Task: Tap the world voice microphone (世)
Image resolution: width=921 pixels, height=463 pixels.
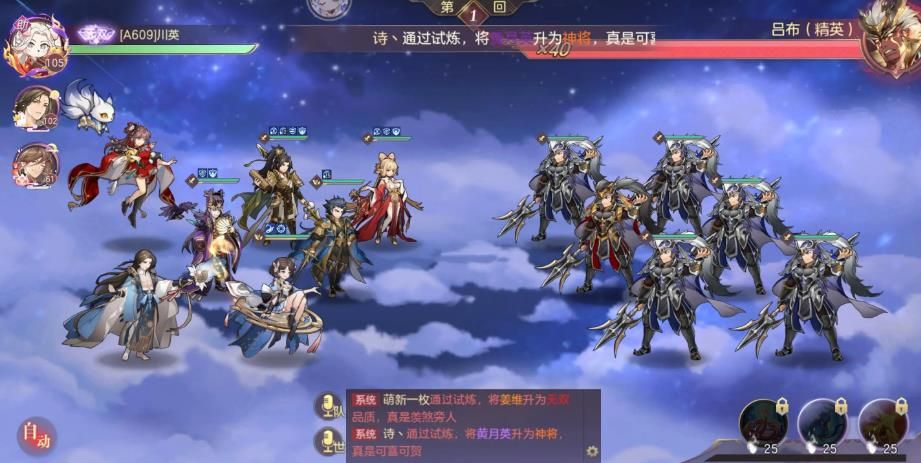Action: 327,441
